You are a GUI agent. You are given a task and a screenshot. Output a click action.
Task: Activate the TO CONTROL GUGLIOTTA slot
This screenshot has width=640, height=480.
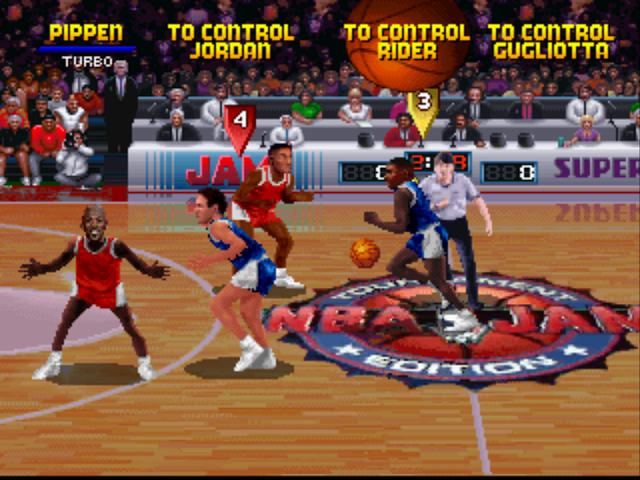pos(551,41)
